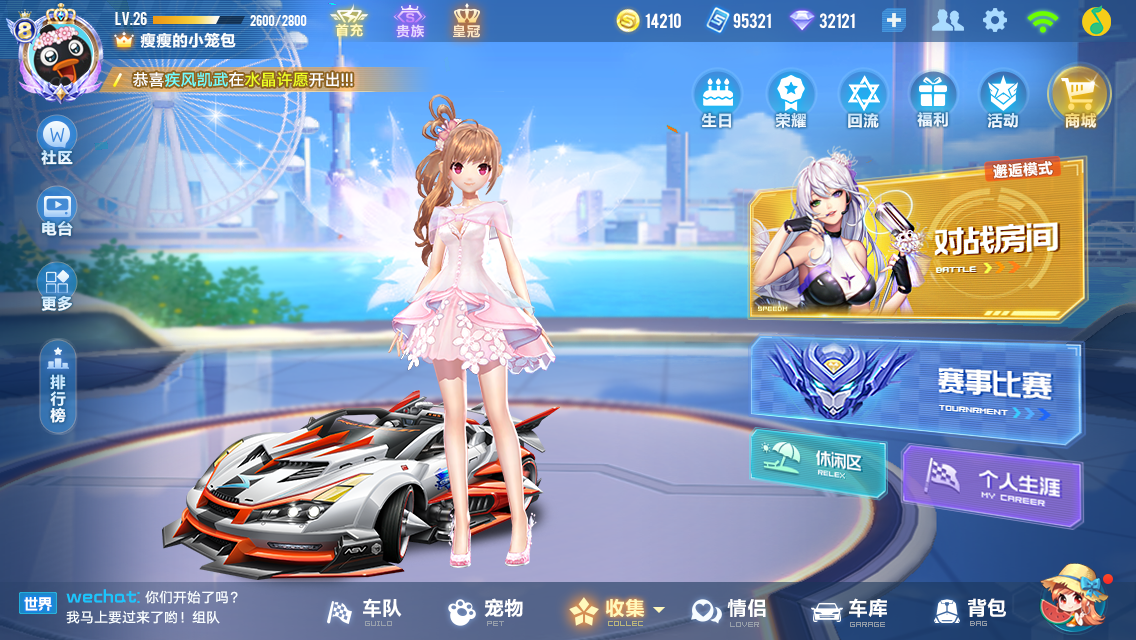View the 排行榜 leaderboard
Image resolution: width=1136 pixels, height=640 pixels.
click(58, 386)
